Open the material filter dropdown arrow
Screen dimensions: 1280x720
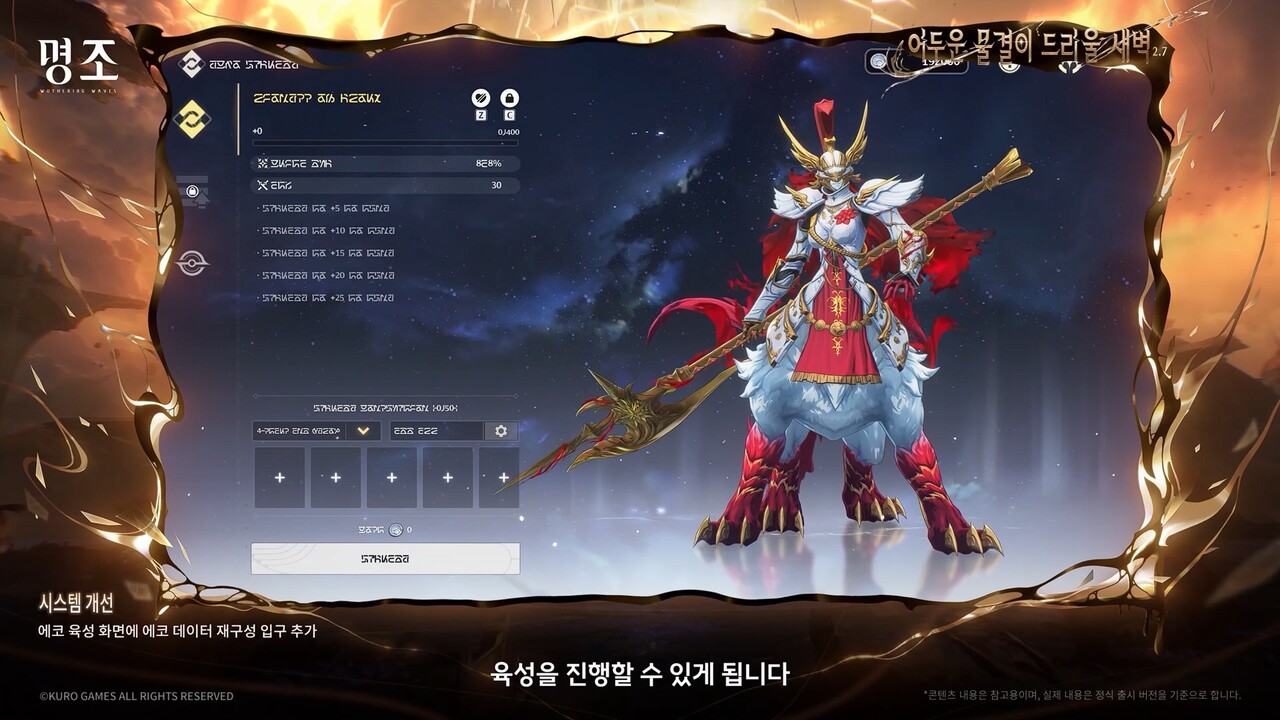(363, 431)
